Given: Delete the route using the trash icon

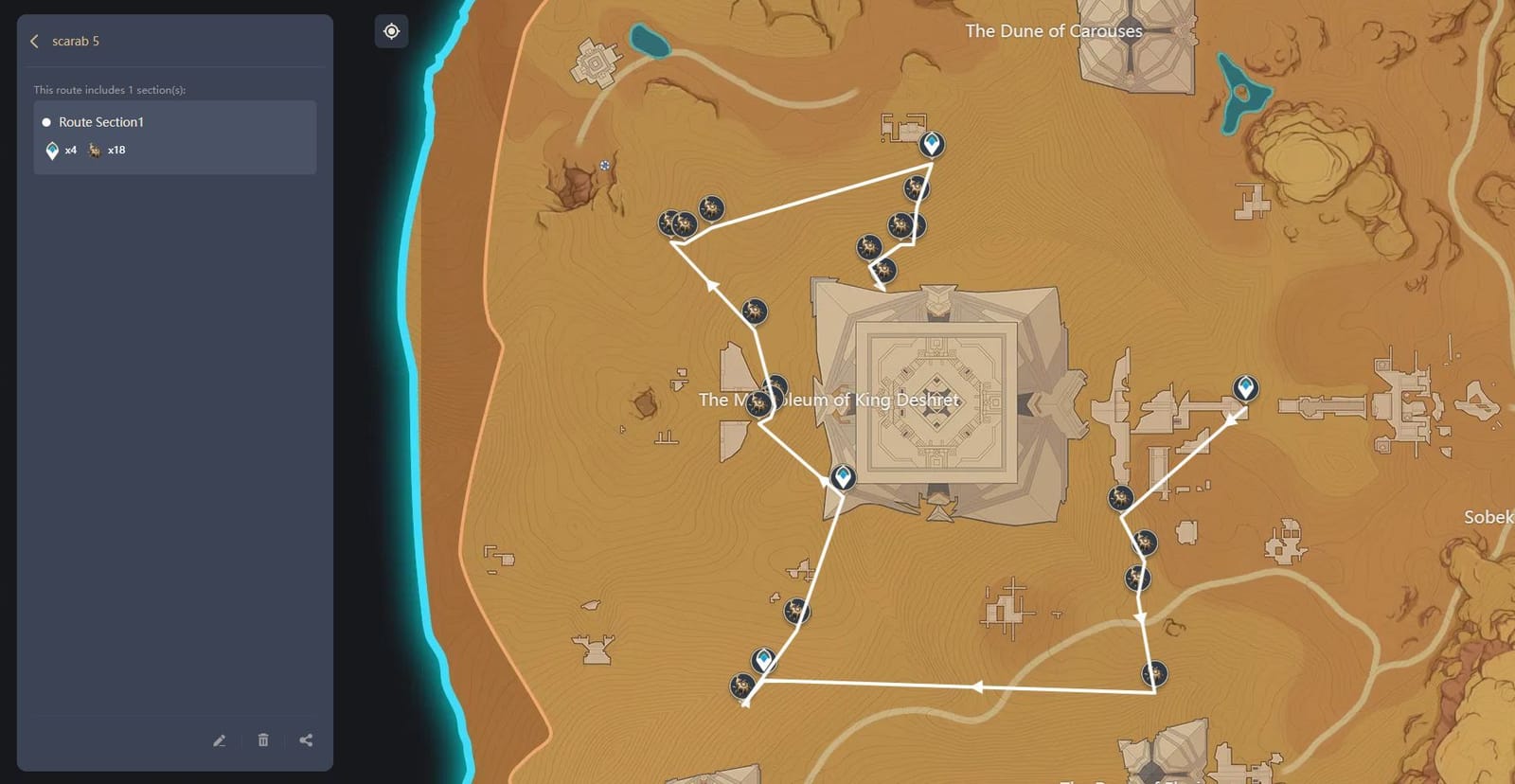Looking at the screenshot, I should tap(262, 740).
